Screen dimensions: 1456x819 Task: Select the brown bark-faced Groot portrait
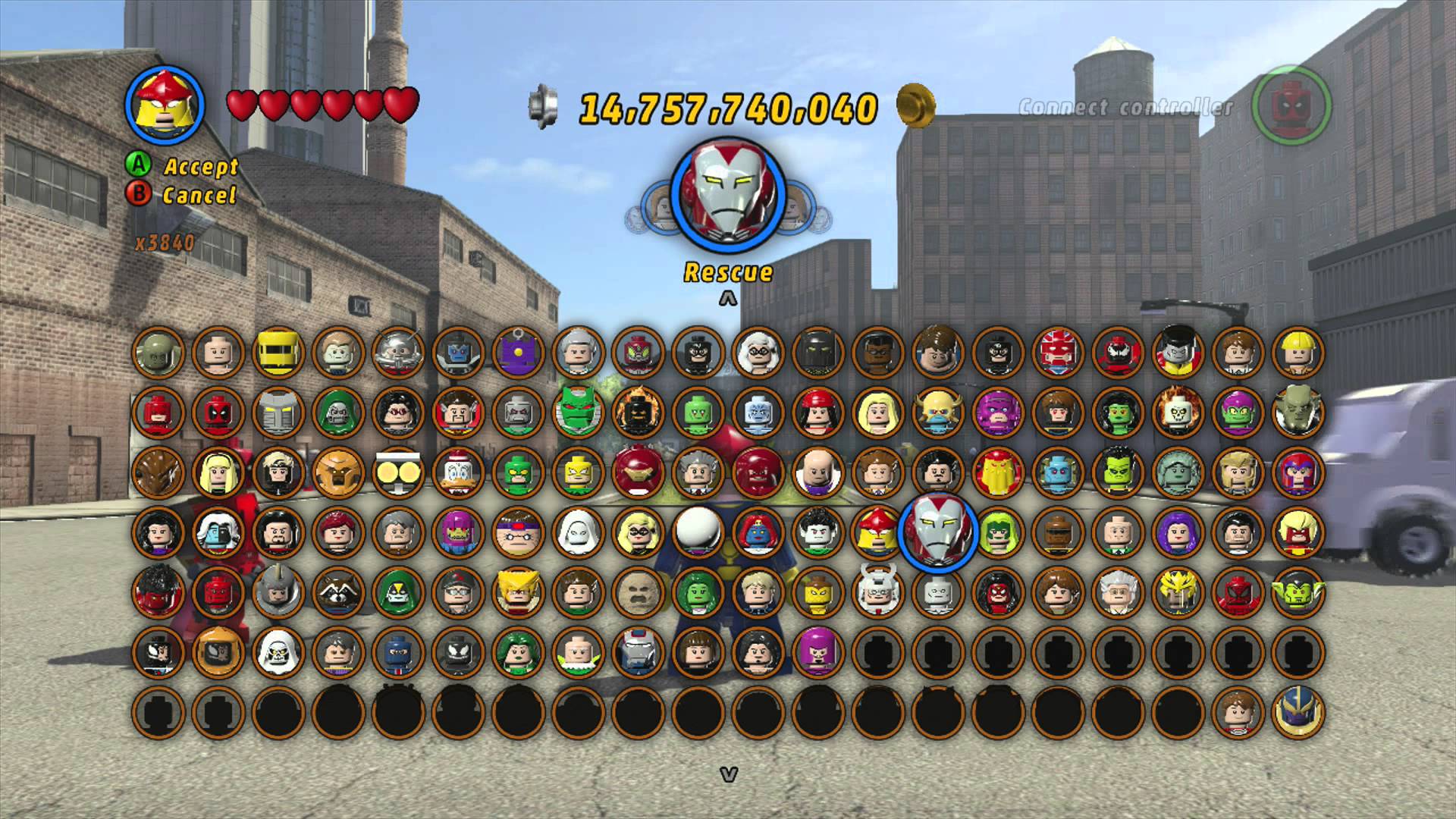(158, 472)
